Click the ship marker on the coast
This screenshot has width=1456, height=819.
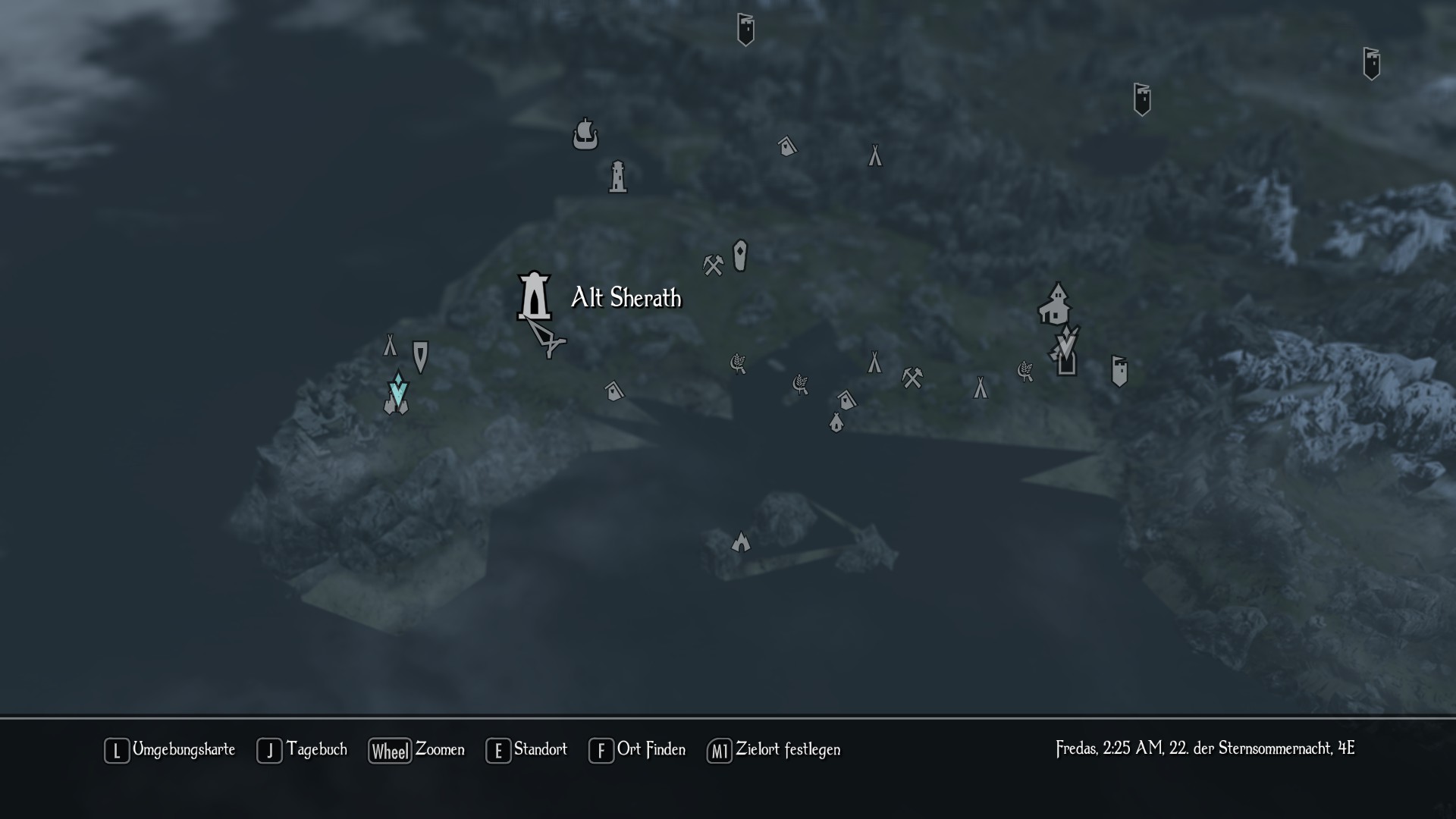point(585,134)
